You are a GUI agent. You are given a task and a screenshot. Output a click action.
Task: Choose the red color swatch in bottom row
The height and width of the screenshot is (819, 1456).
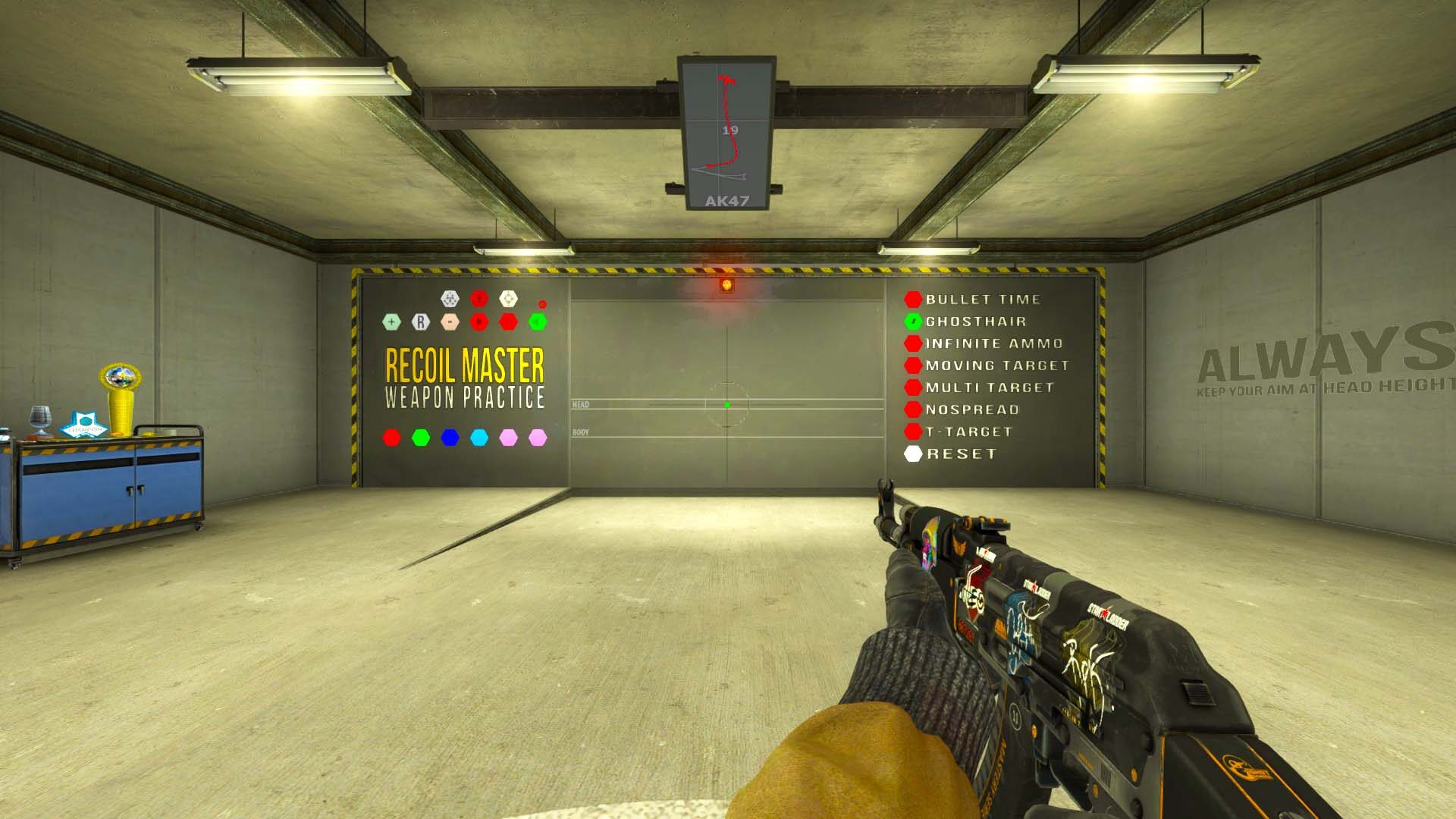tap(391, 438)
